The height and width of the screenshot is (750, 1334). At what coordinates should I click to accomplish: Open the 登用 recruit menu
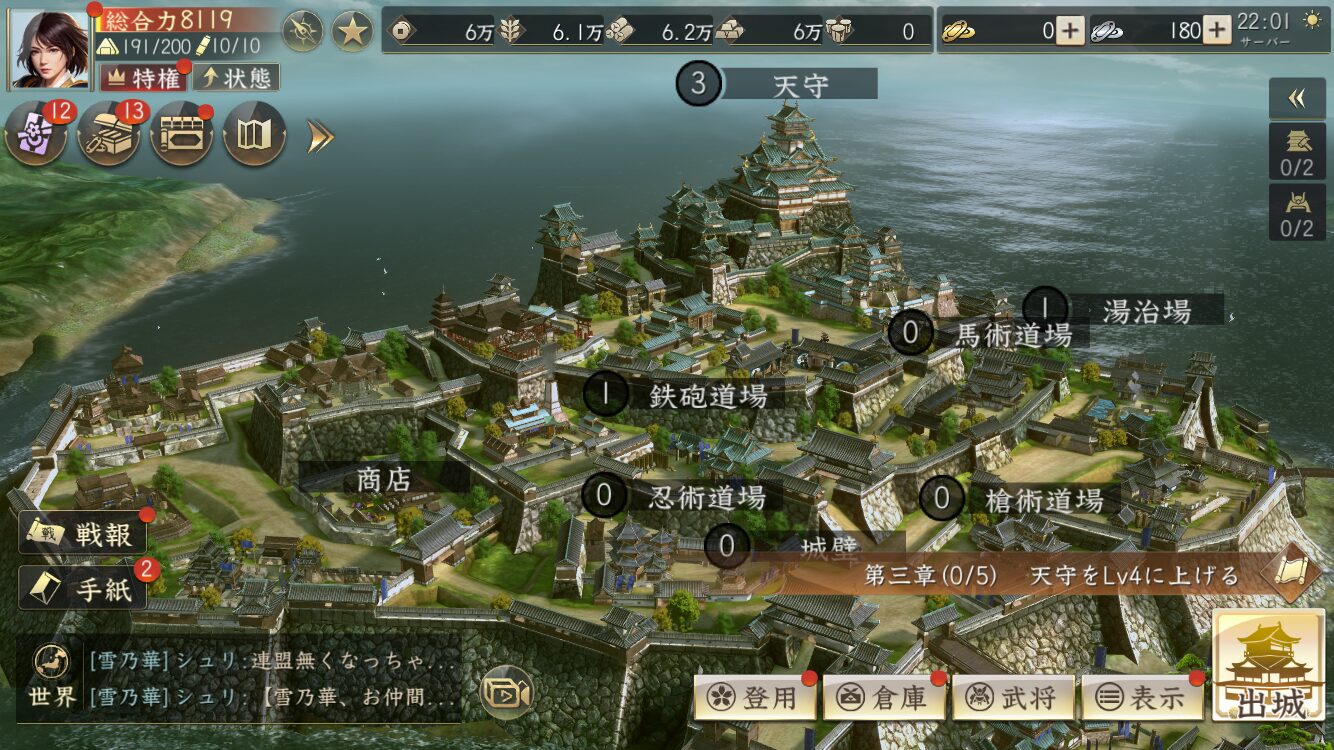pyautogui.click(x=755, y=697)
